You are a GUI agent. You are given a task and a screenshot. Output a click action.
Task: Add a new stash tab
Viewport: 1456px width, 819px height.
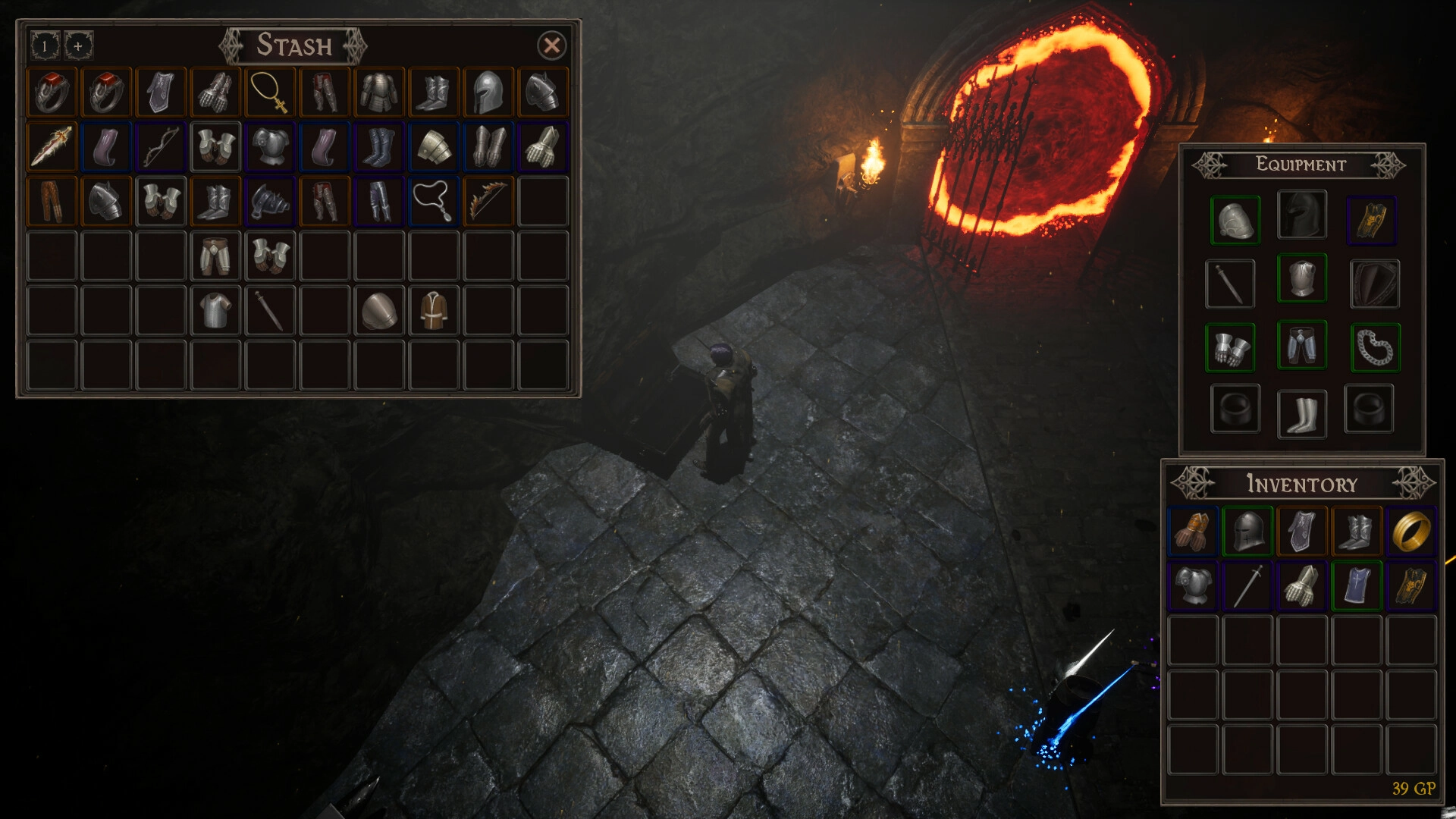pos(78,45)
